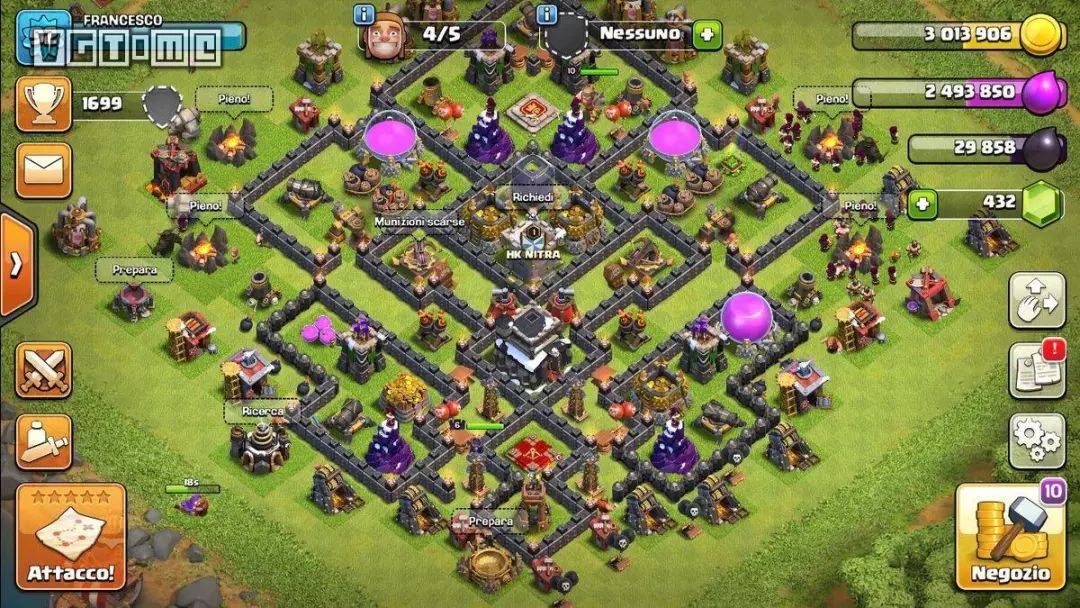Show shield info next to Nessuno

click(x=548, y=15)
